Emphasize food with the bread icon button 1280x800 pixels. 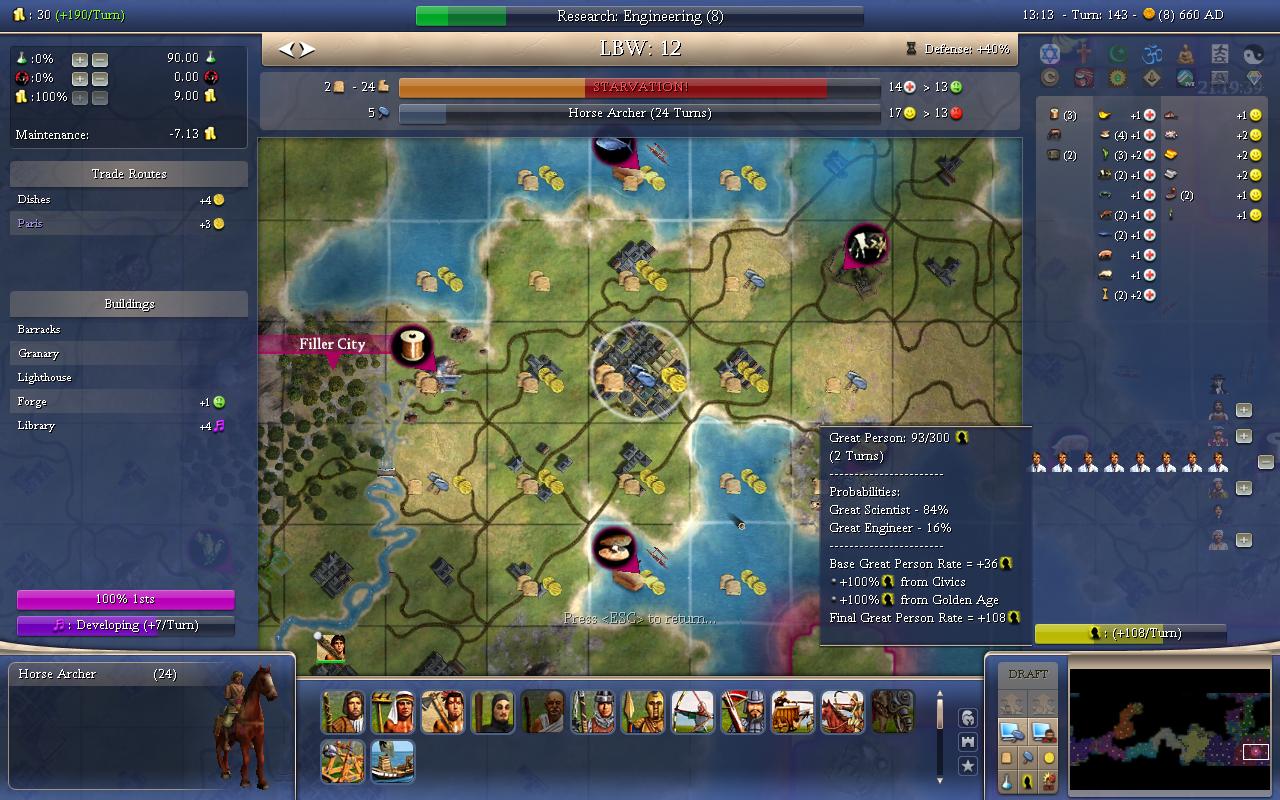point(1008,758)
